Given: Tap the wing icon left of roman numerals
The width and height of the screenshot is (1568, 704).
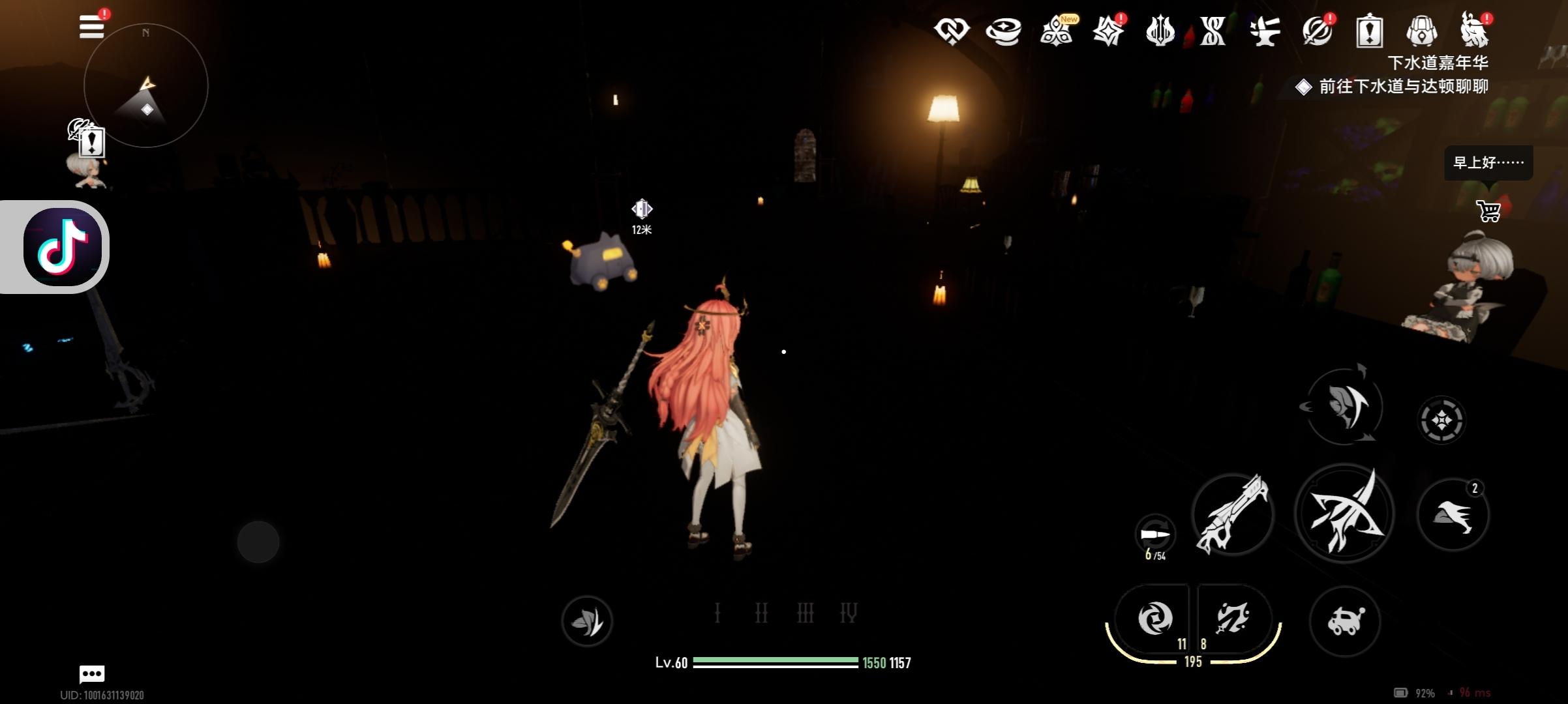Looking at the screenshot, I should (587, 621).
